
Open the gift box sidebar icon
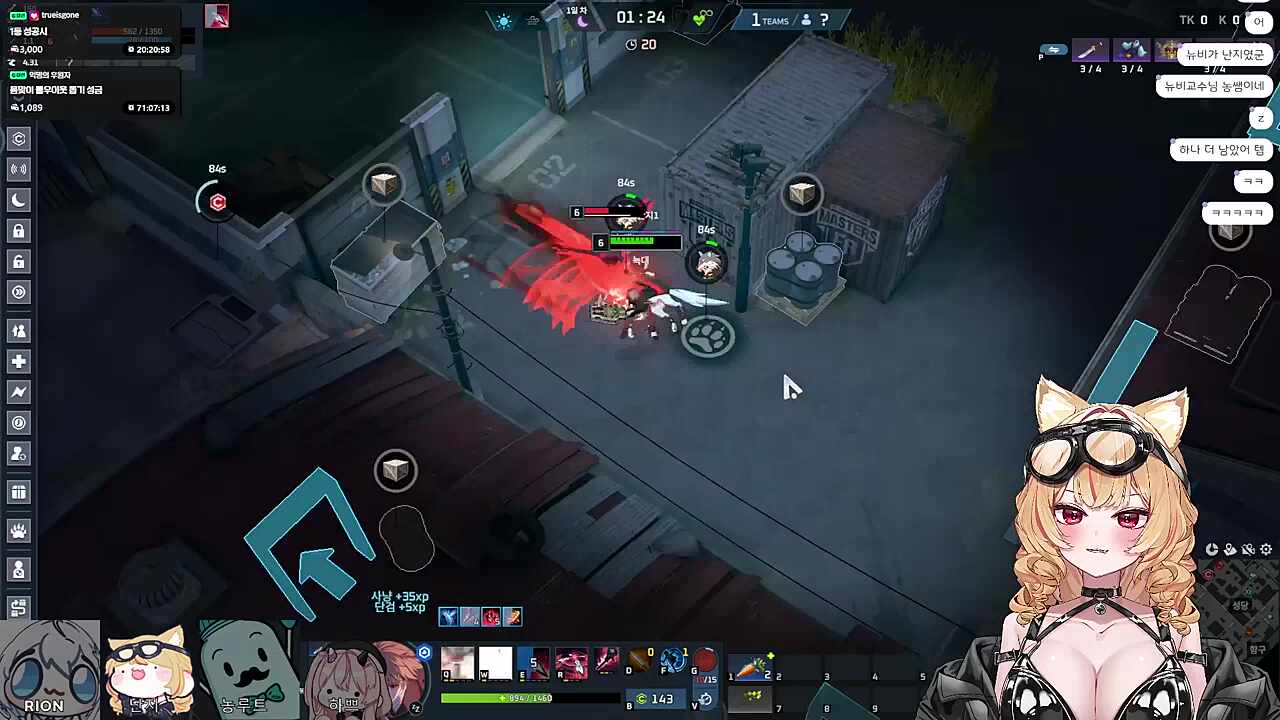click(x=19, y=492)
